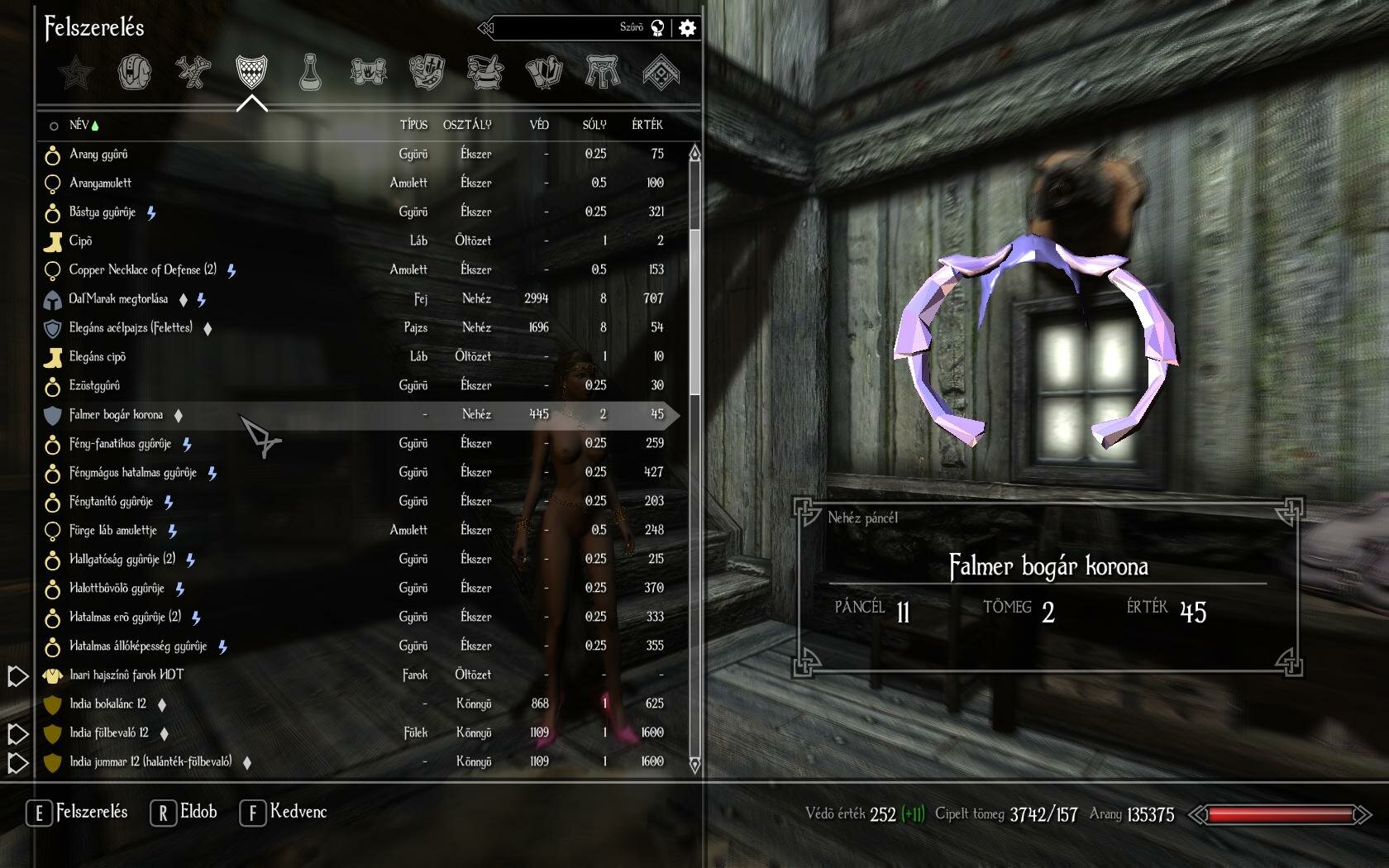1389x868 pixels.
Task: Select India fülbevaló 12 earring row
Action: (x=109, y=732)
